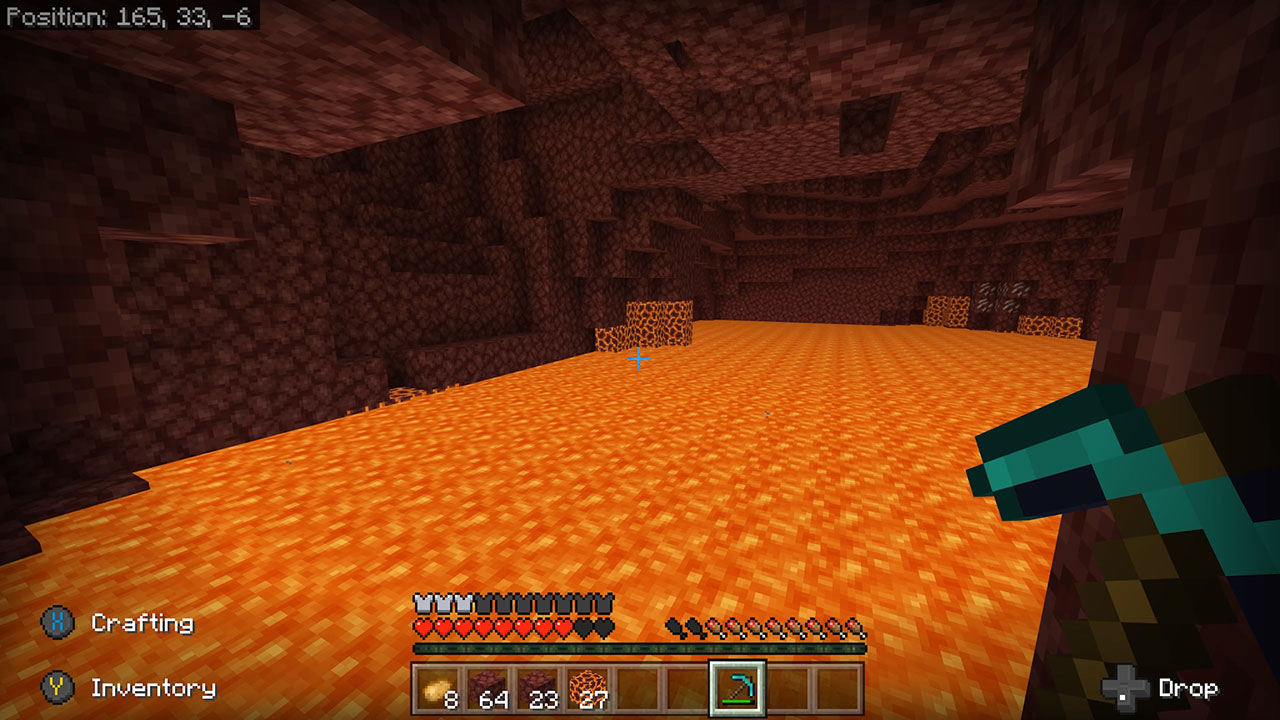1280x720 pixels.
Task: Click the leftmost drumstick hunger icon
Action: pyautogui.click(x=673, y=627)
